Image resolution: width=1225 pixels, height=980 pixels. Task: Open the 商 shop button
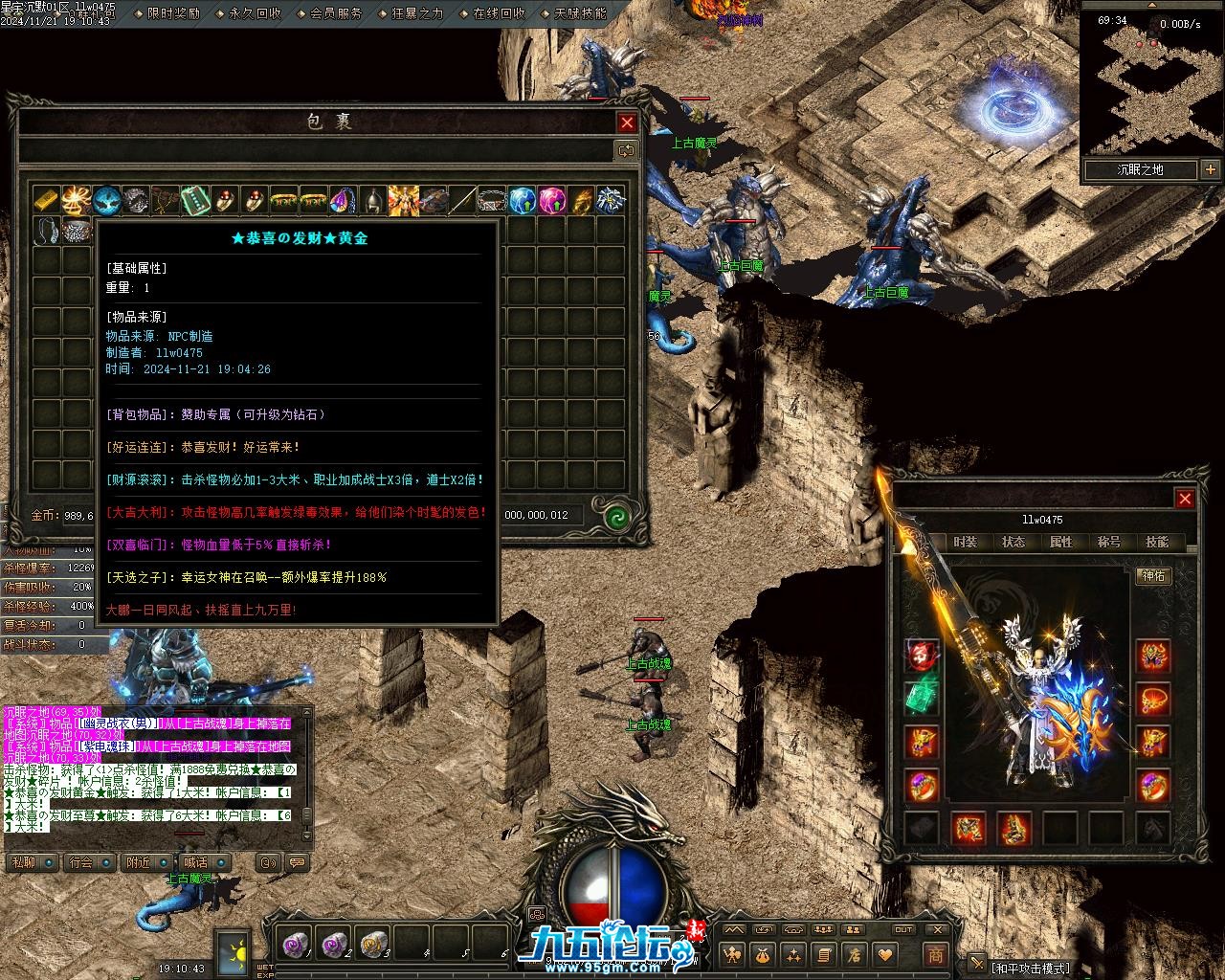click(x=935, y=954)
